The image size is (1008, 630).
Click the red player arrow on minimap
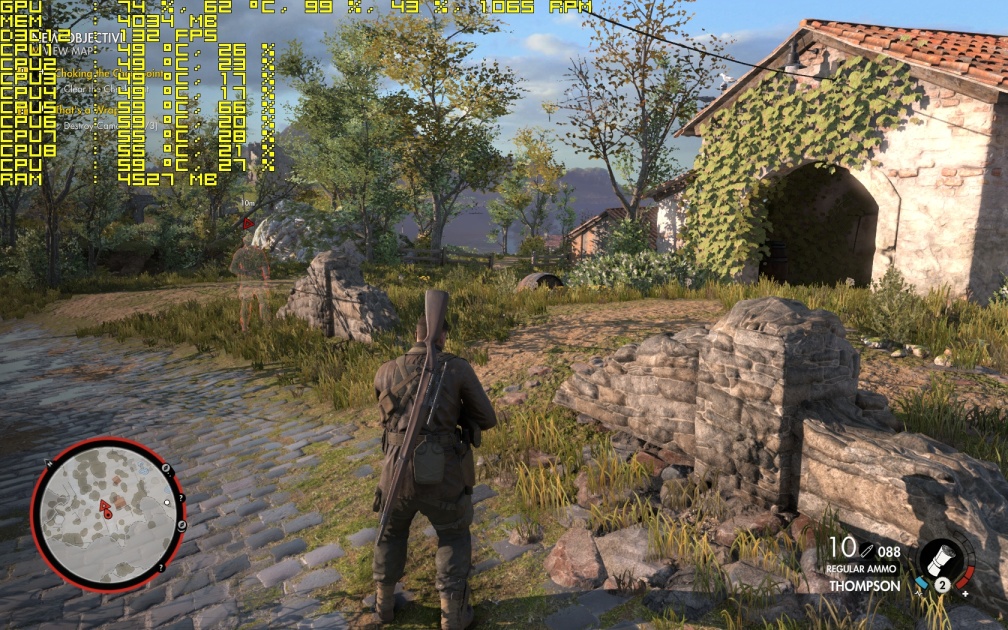pyautogui.click(x=105, y=509)
